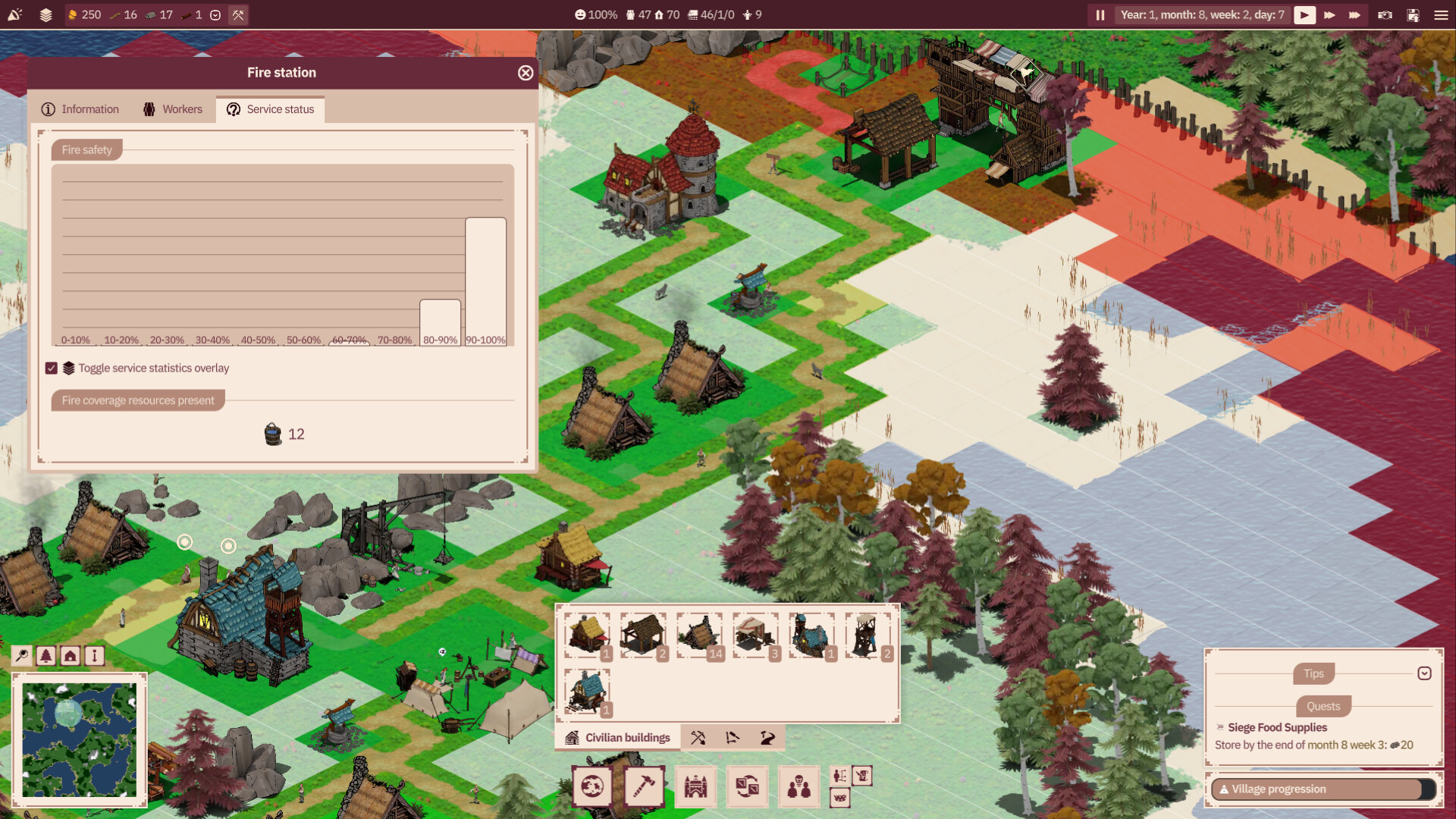1456x819 pixels.
Task: Click the minimap
Action: click(80, 740)
